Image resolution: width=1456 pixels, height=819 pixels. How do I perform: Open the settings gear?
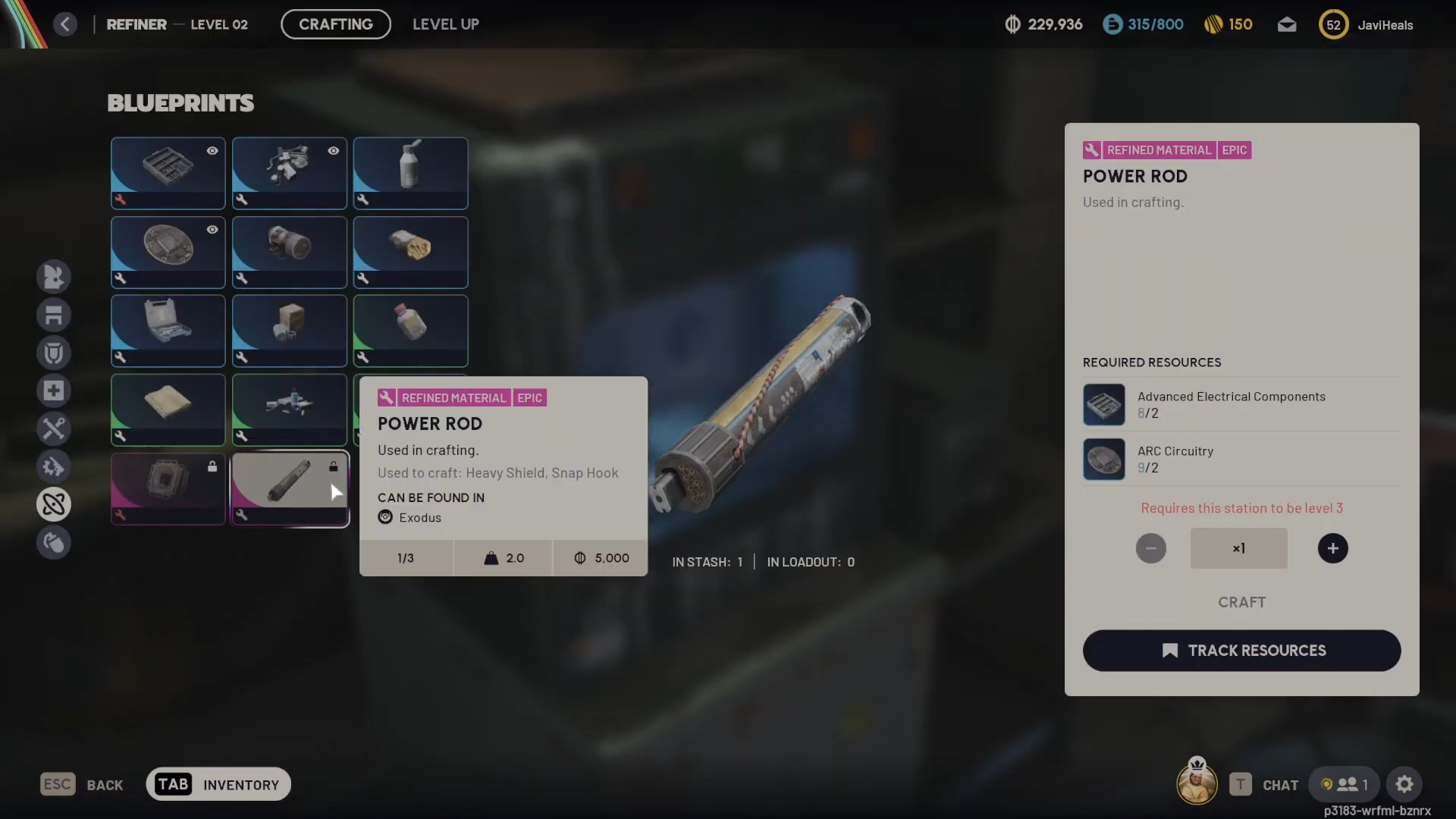[x=1404, y=784]
